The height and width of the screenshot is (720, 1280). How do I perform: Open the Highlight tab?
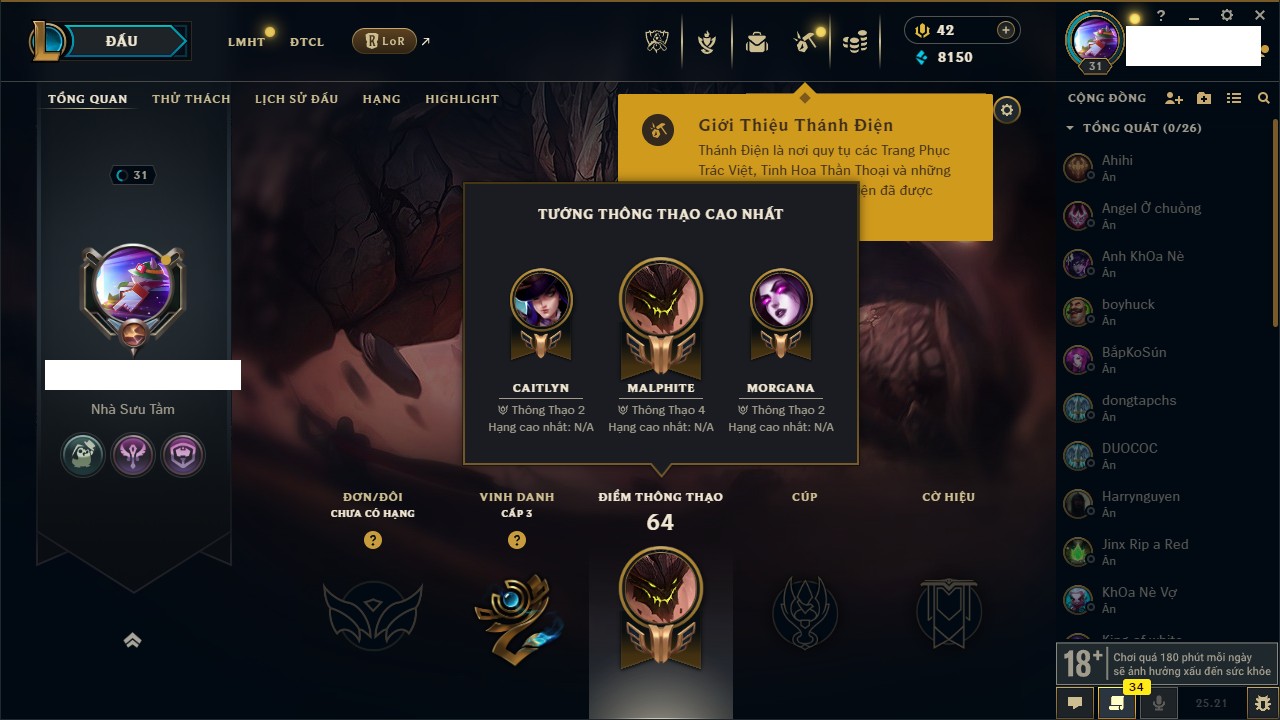pos(461,99)
